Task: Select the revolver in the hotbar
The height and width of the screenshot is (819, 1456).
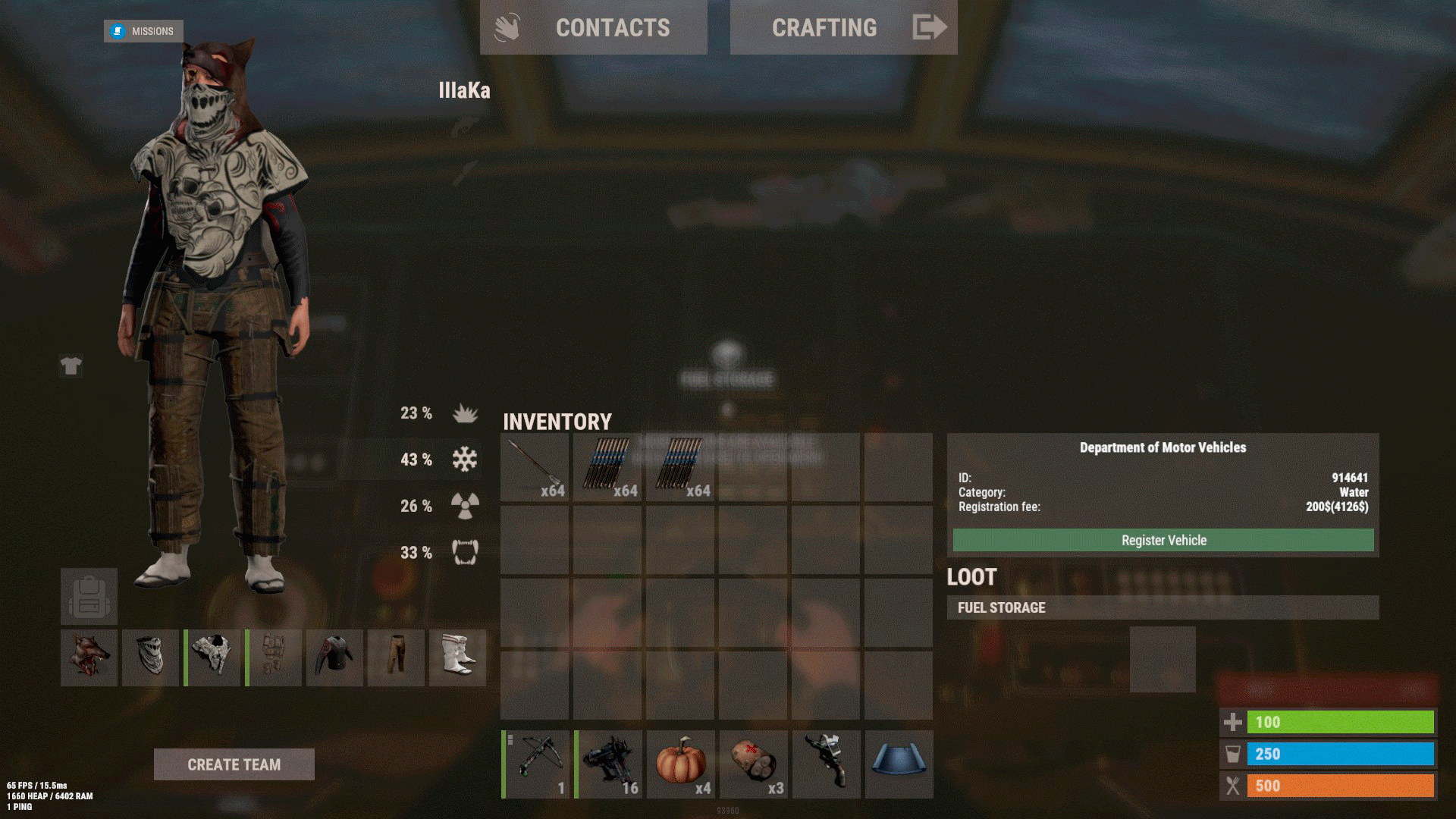Action: [827, 764]
